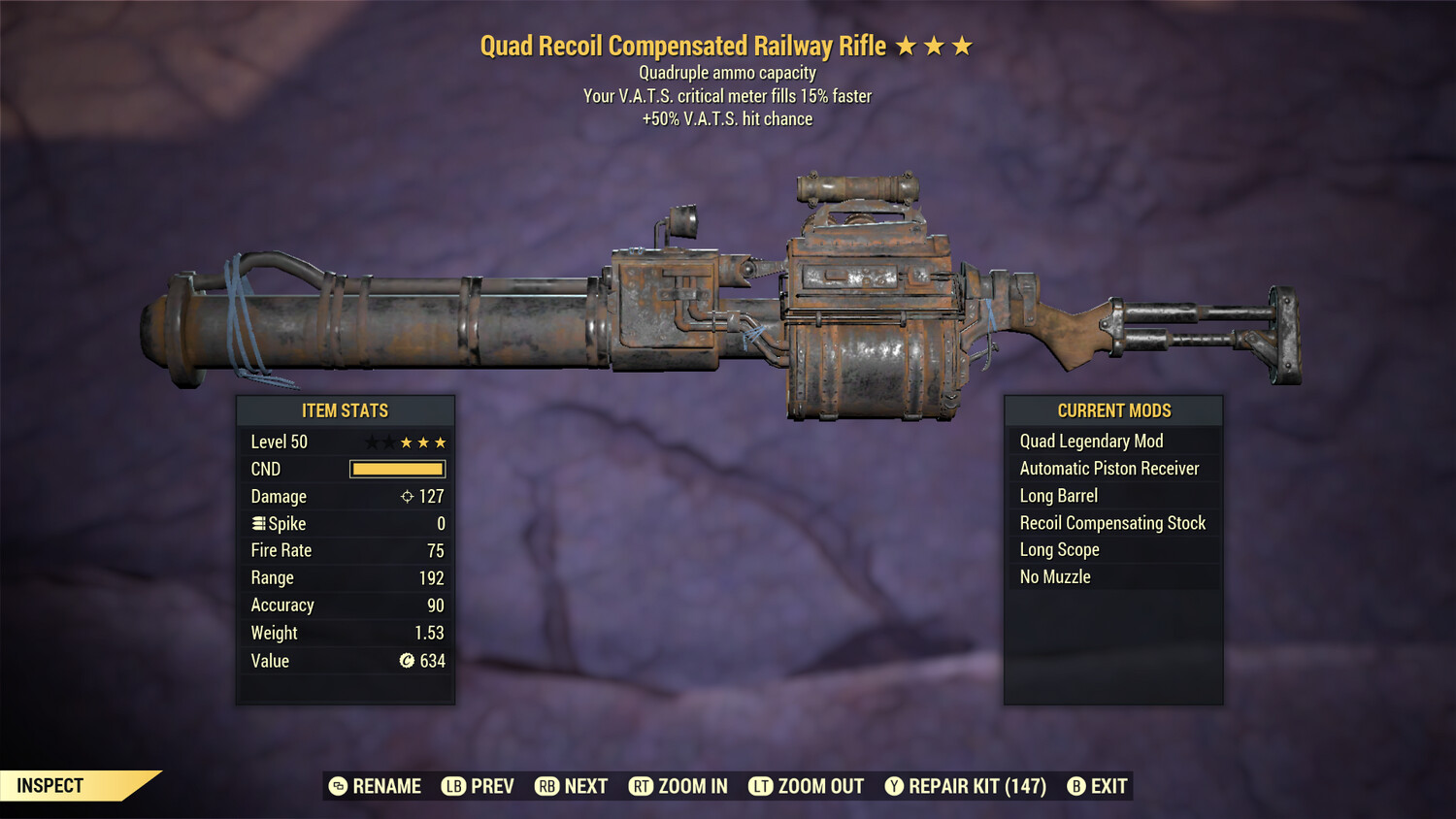Toggle the last gold star after the rifle name
The height and width of the screenshot is (819, 1456).
pyautogui.click(x=962, y=45)
